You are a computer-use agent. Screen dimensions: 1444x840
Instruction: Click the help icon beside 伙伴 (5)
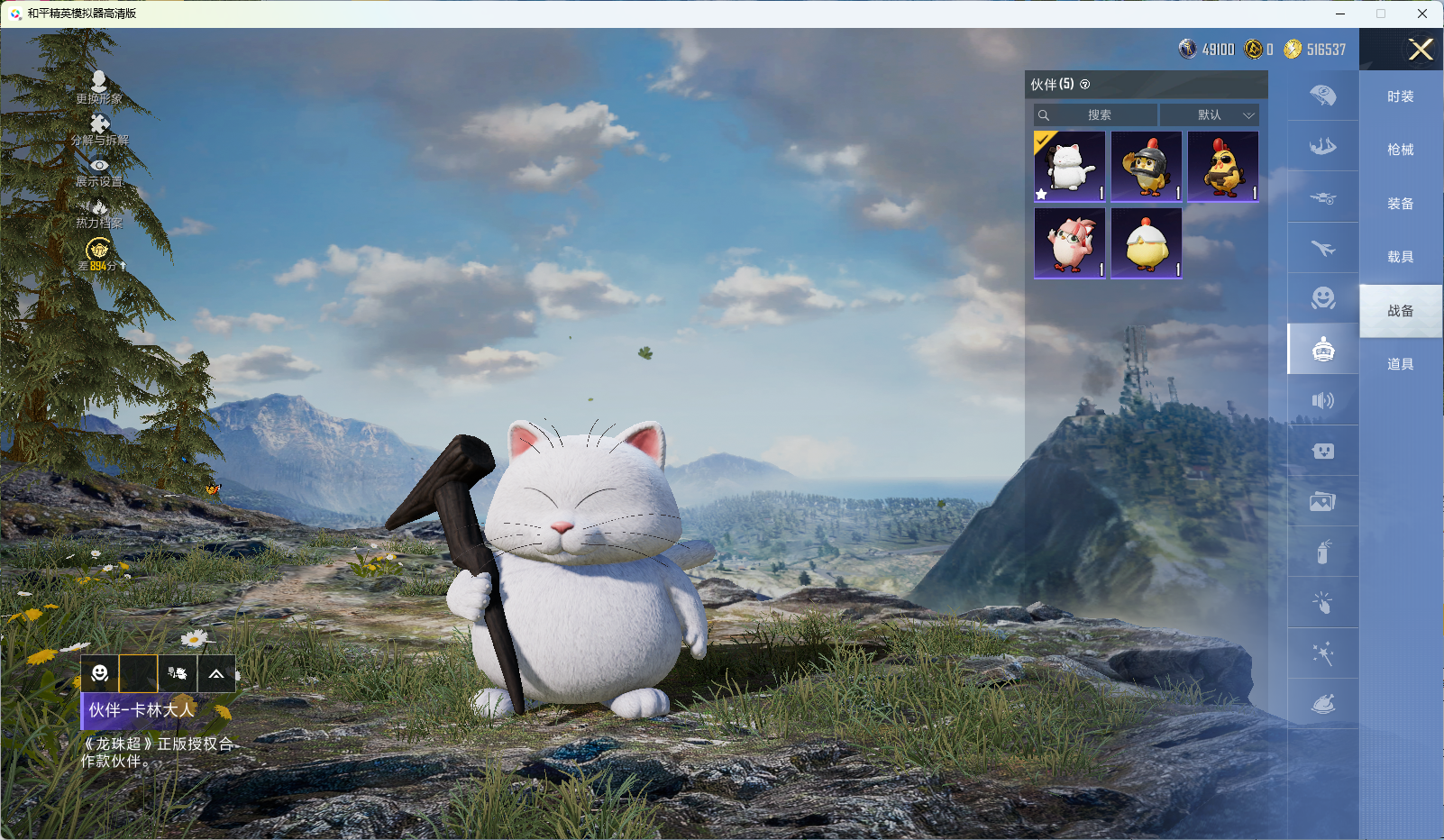pos(1085,85)
